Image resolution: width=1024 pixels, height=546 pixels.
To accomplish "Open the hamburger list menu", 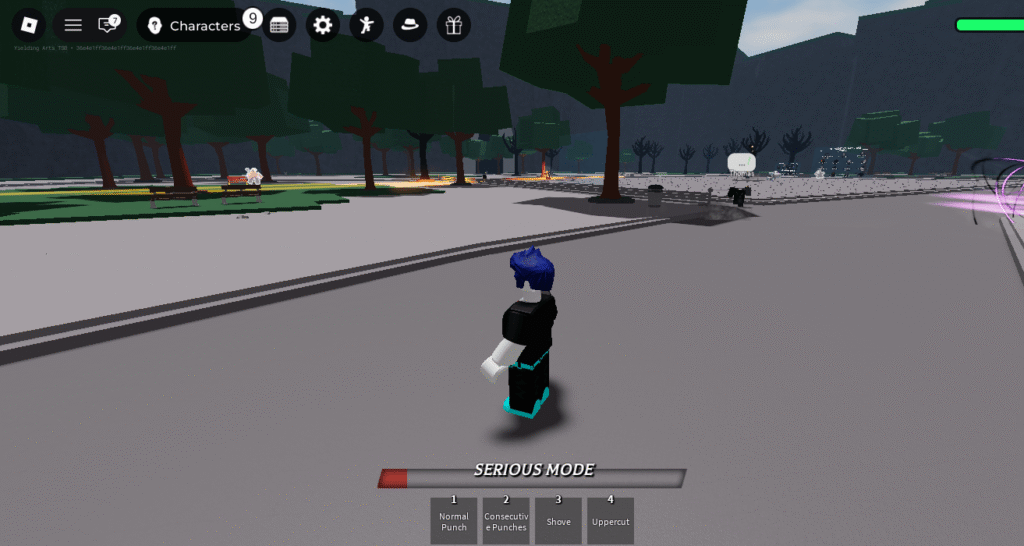I will 73,25.
